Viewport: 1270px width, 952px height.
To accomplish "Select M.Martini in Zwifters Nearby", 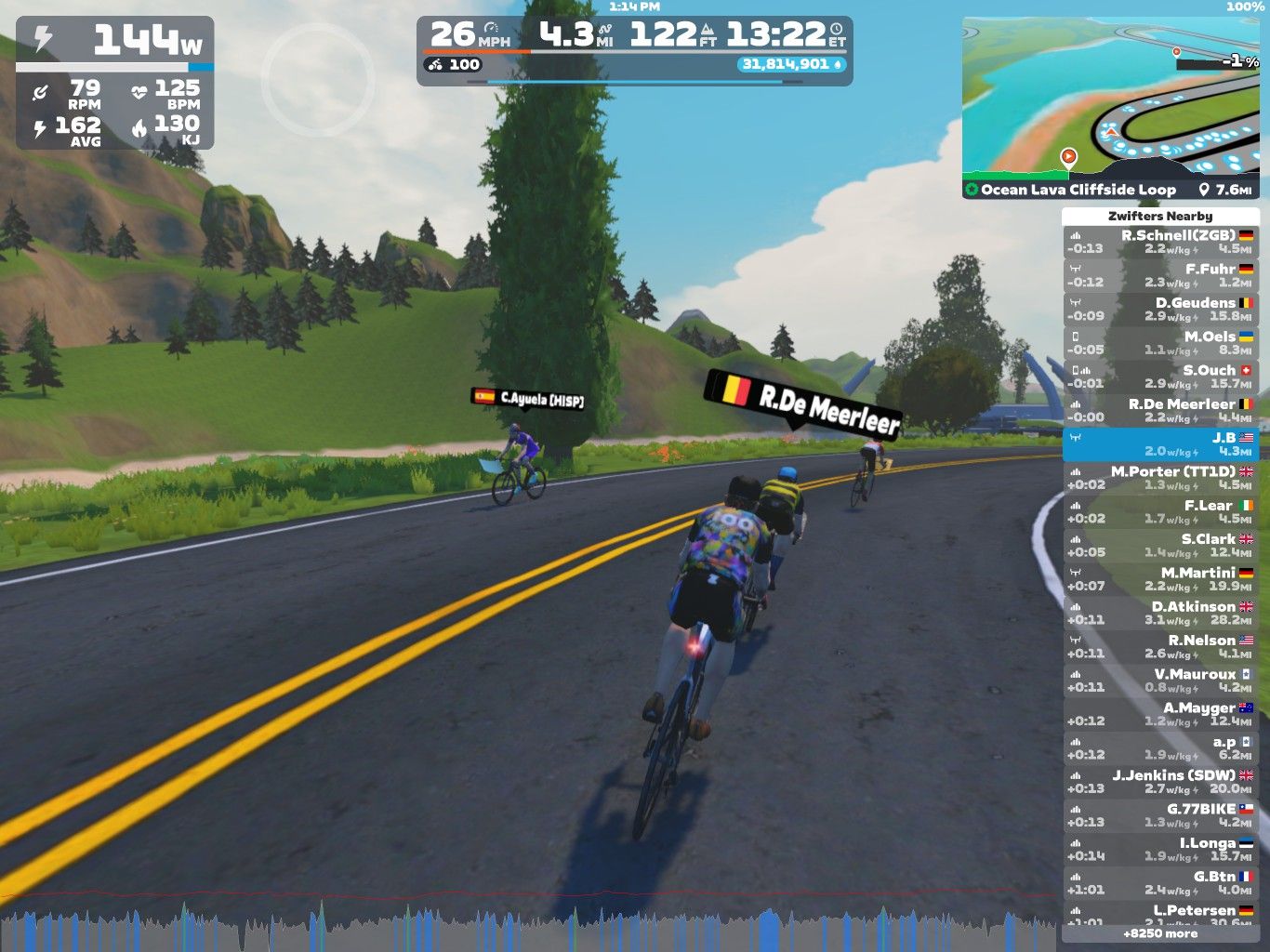I will coord(1160,579).
